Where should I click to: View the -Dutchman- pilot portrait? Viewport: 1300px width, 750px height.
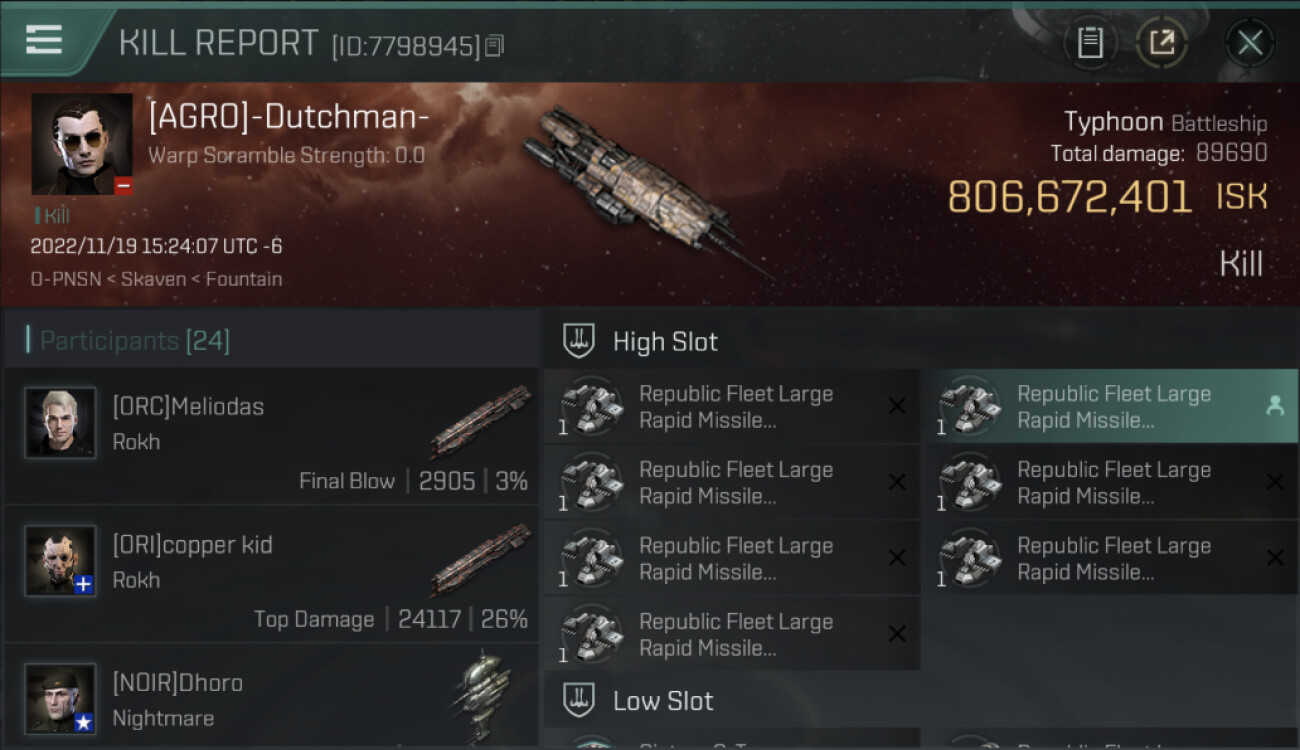(82, 144)
